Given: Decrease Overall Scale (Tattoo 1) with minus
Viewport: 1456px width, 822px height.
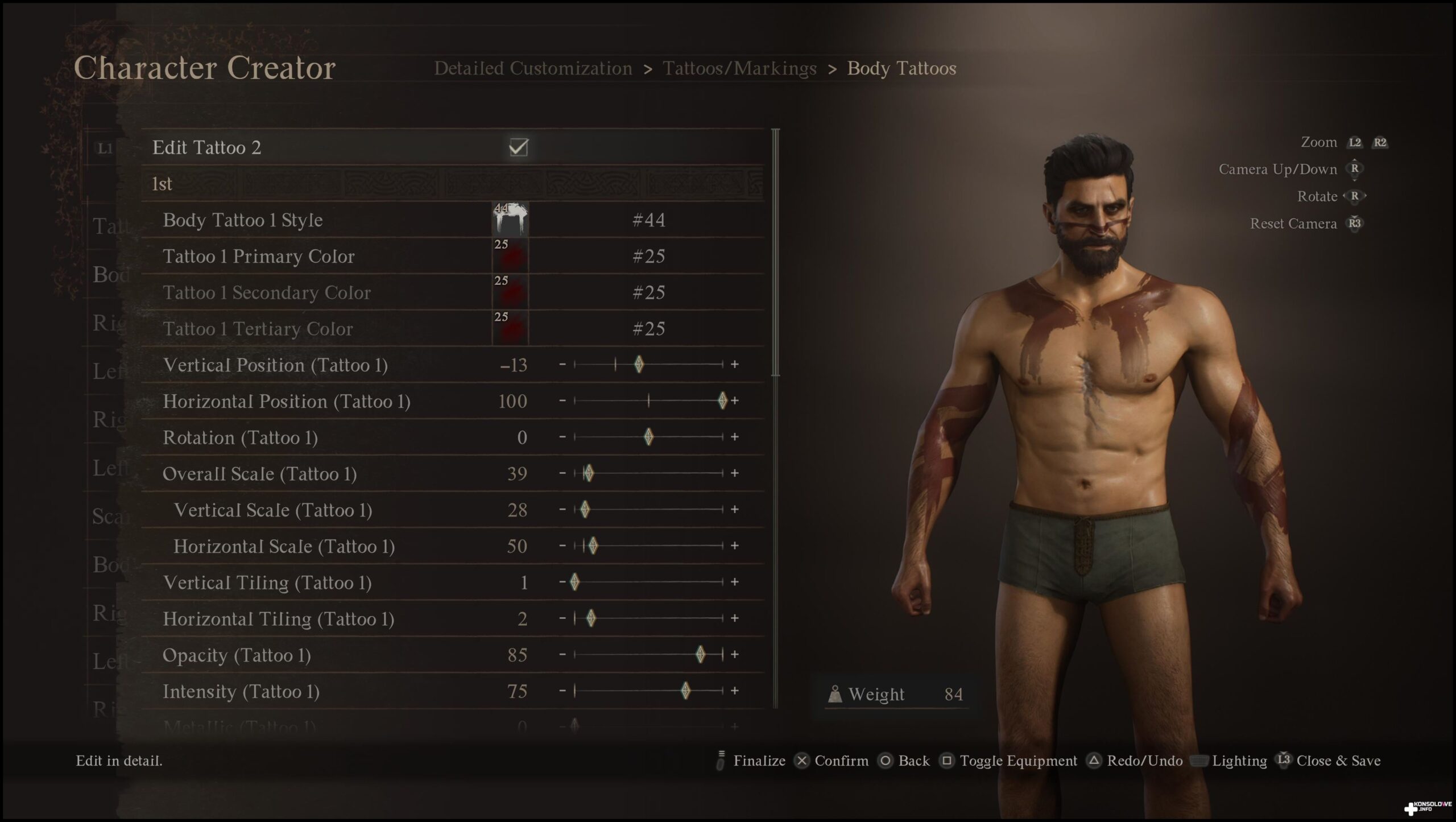Looking at the screenshot, I should click(x=562, y=473).
